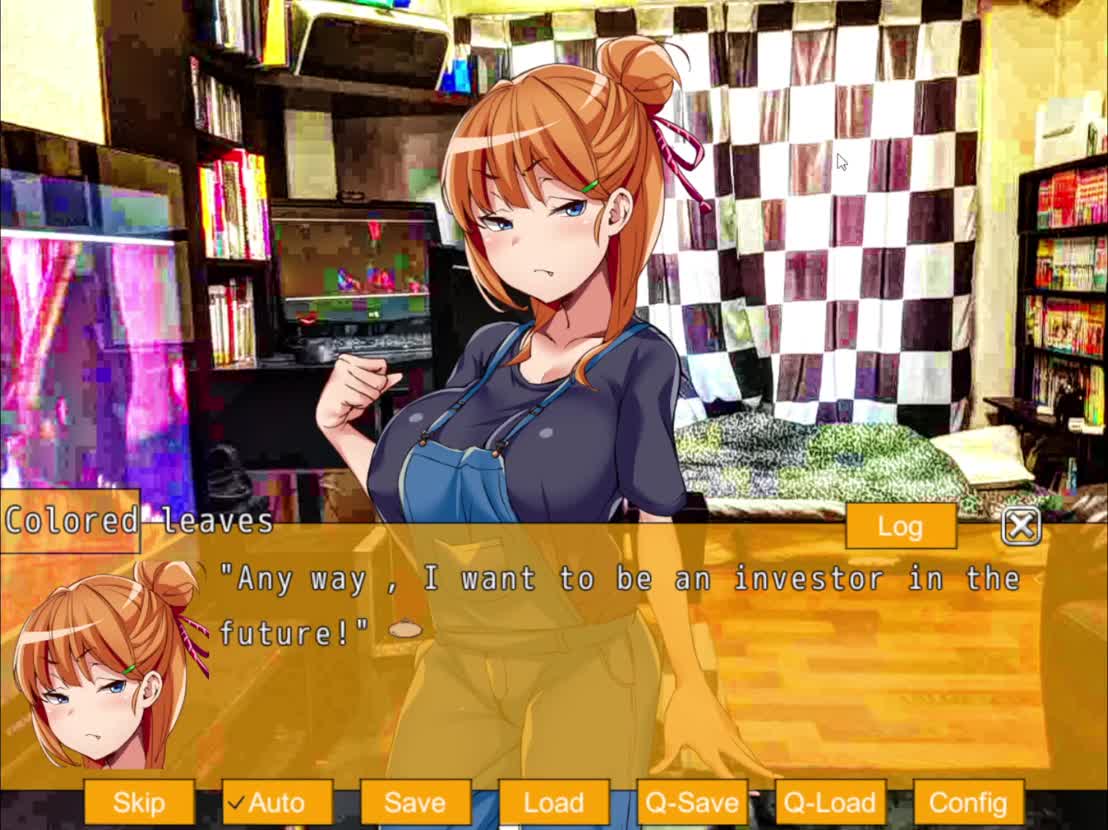Toggle the Auto advance mode
This screenshot has width=1108, height=830.
277,802
